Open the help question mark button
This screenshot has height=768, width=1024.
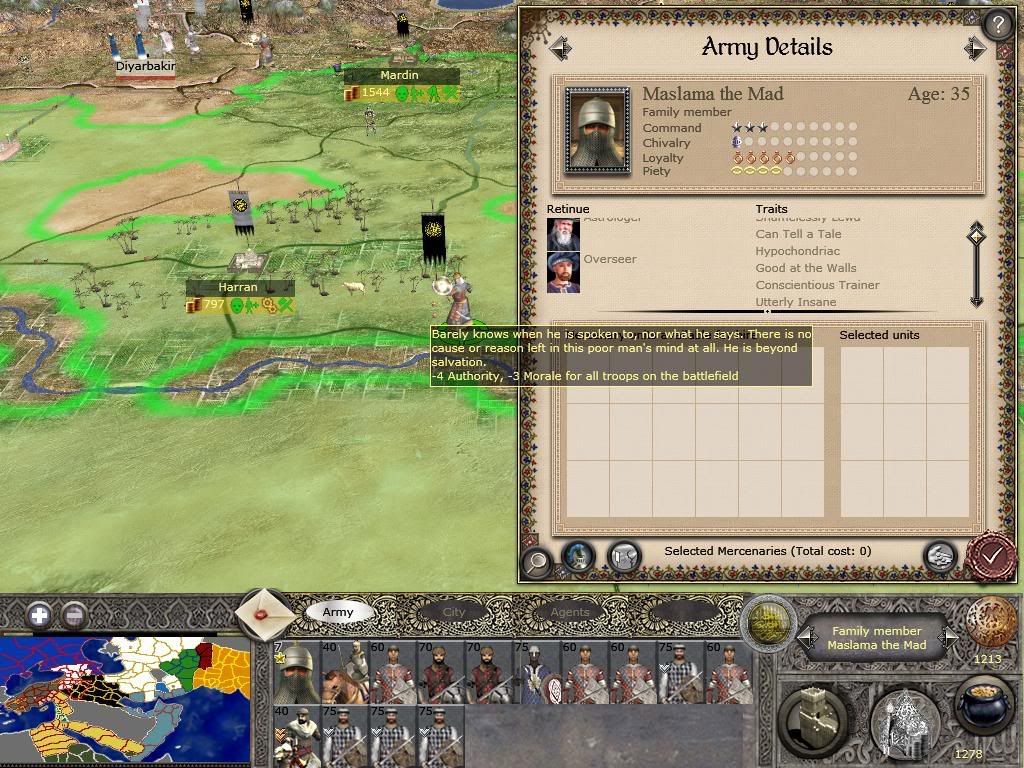click(997, 25)
